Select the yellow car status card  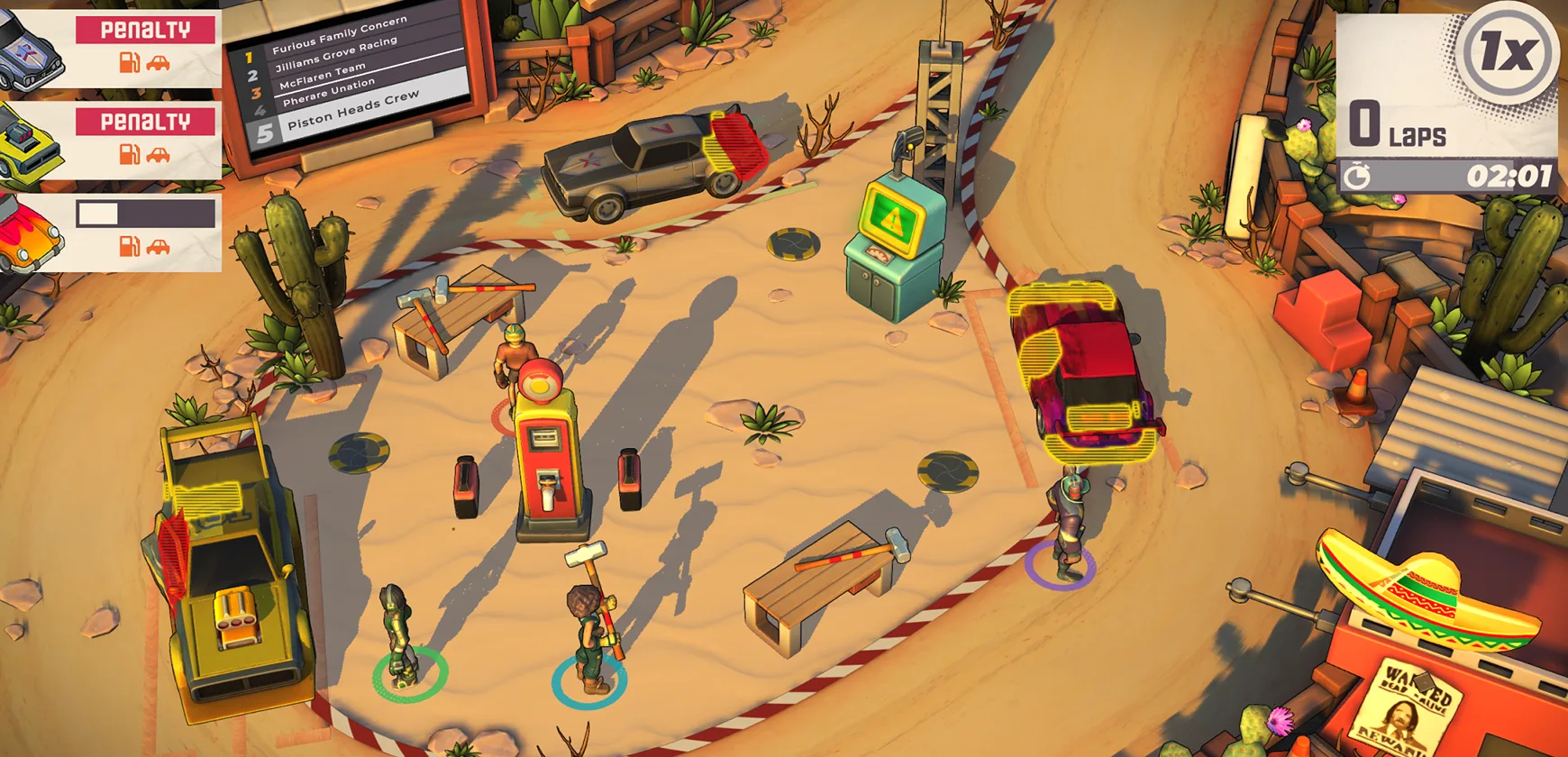click(x=110, y=141)
